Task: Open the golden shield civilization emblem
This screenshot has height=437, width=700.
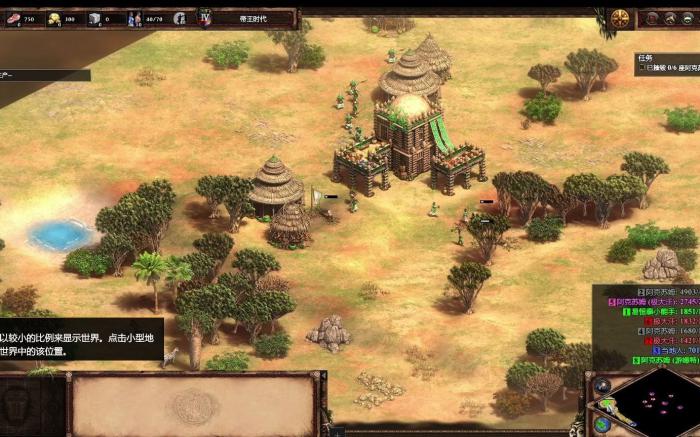Action: point(620,18)
